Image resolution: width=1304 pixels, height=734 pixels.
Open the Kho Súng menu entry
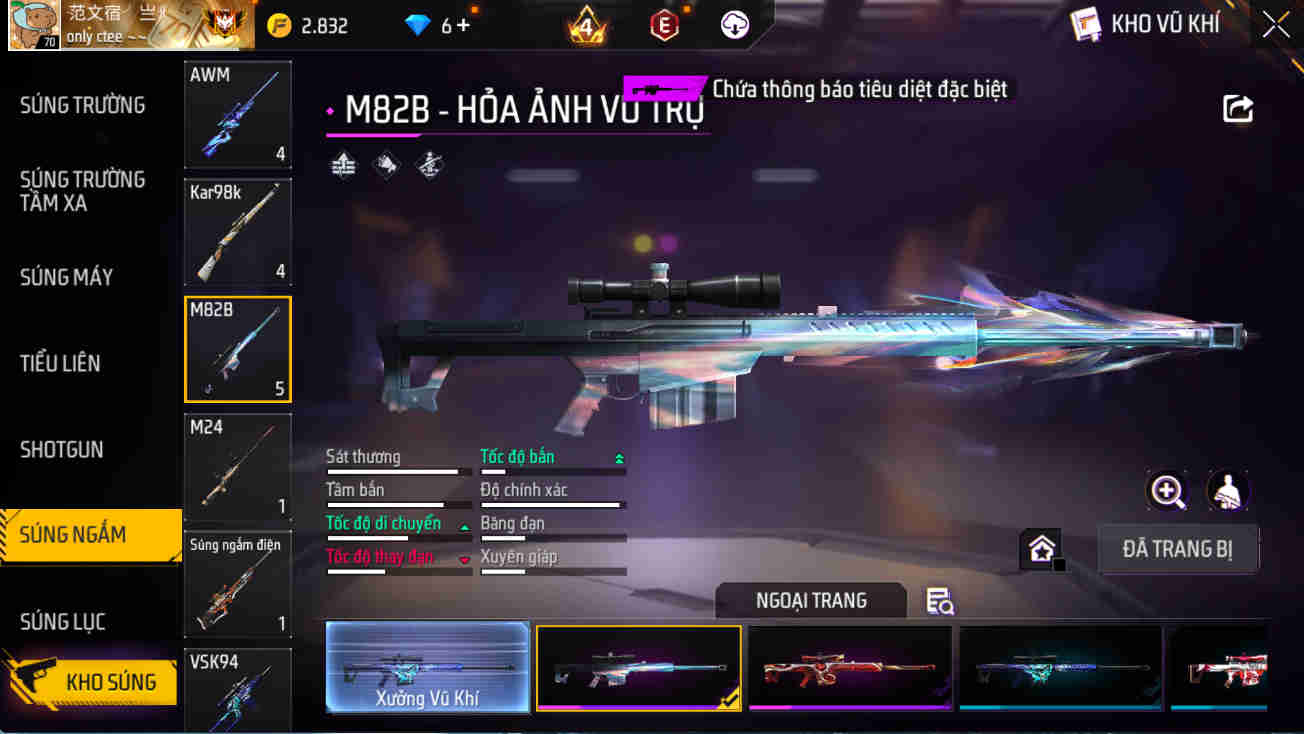[x=113, y=681]
